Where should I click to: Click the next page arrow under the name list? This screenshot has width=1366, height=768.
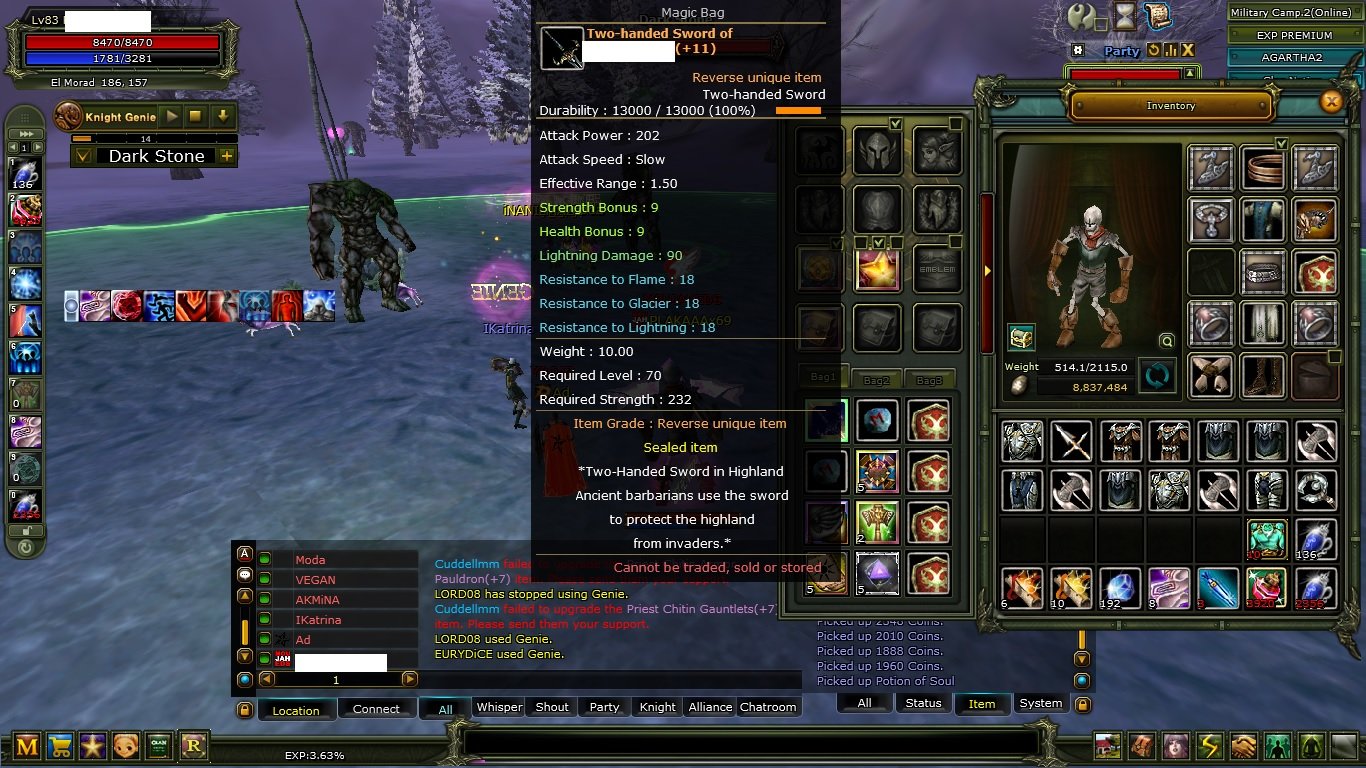pos(409,679)
